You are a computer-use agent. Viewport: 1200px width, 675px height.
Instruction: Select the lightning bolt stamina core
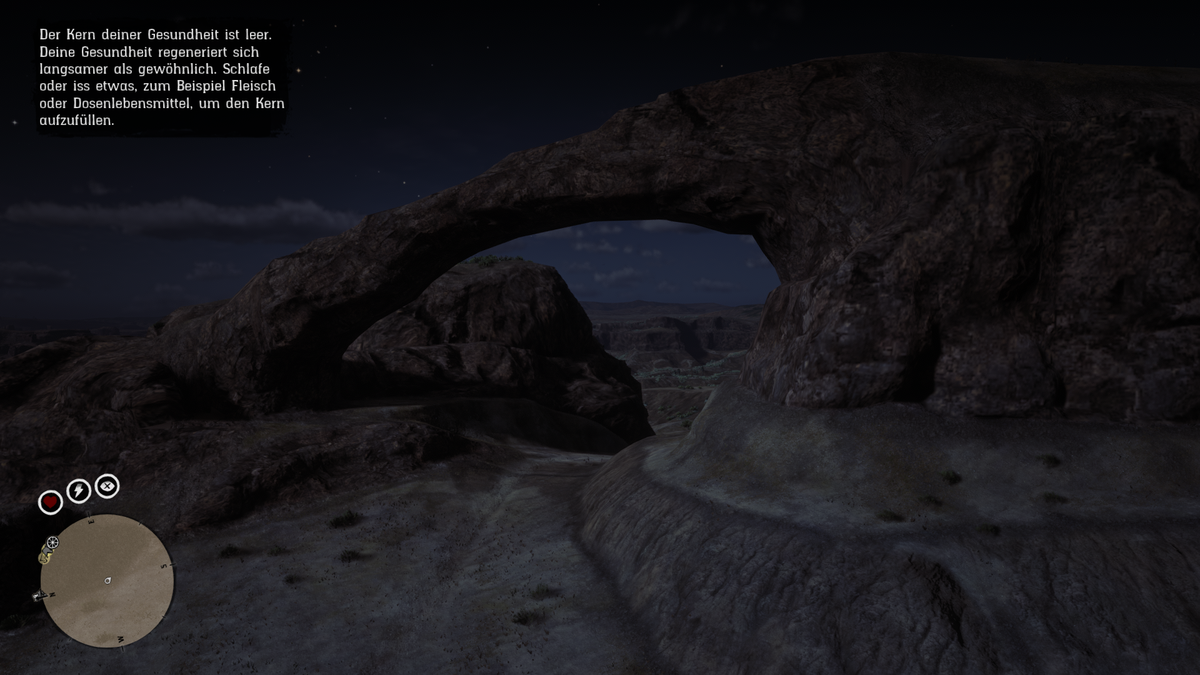tap(78, 491)
